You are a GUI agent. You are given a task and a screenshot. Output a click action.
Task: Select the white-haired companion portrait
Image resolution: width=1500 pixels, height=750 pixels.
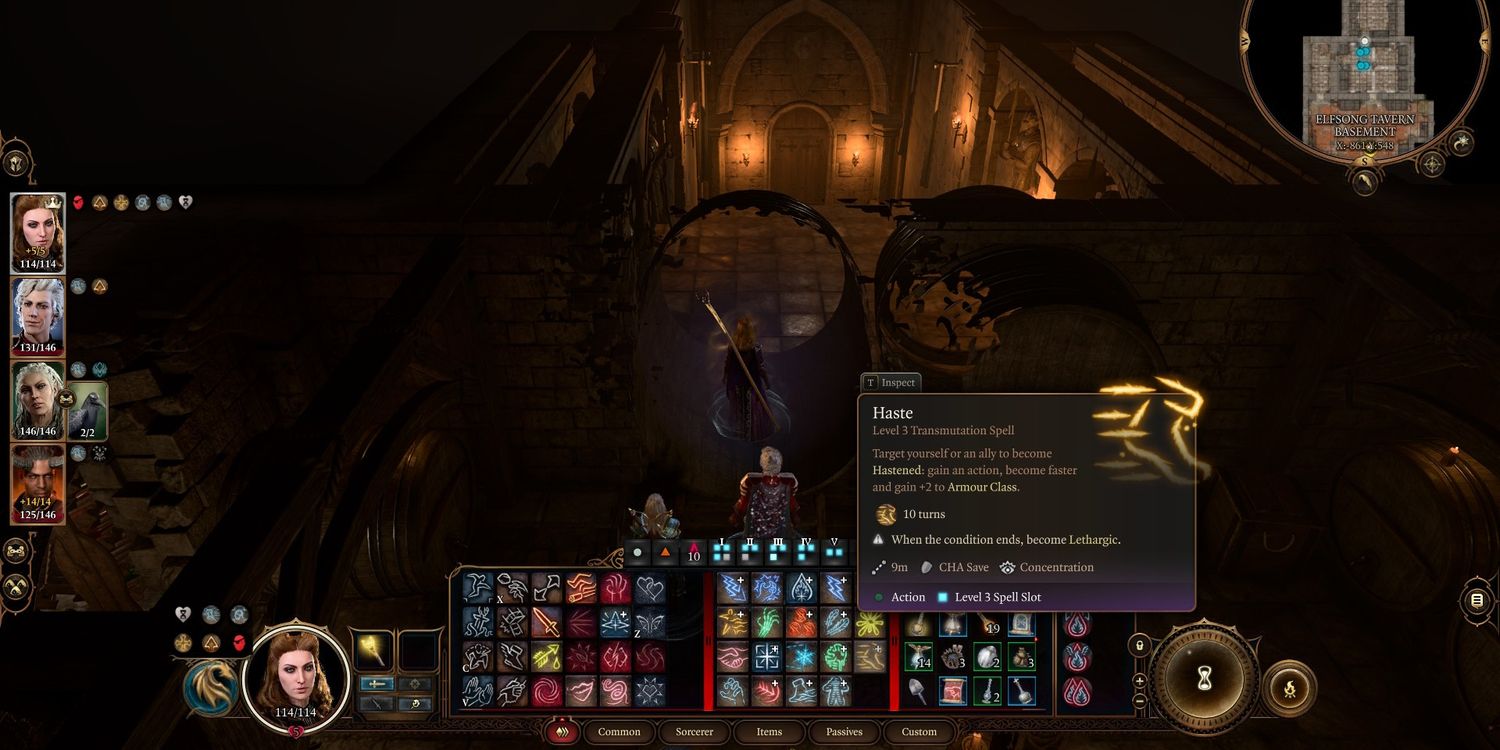click(38, 316)
